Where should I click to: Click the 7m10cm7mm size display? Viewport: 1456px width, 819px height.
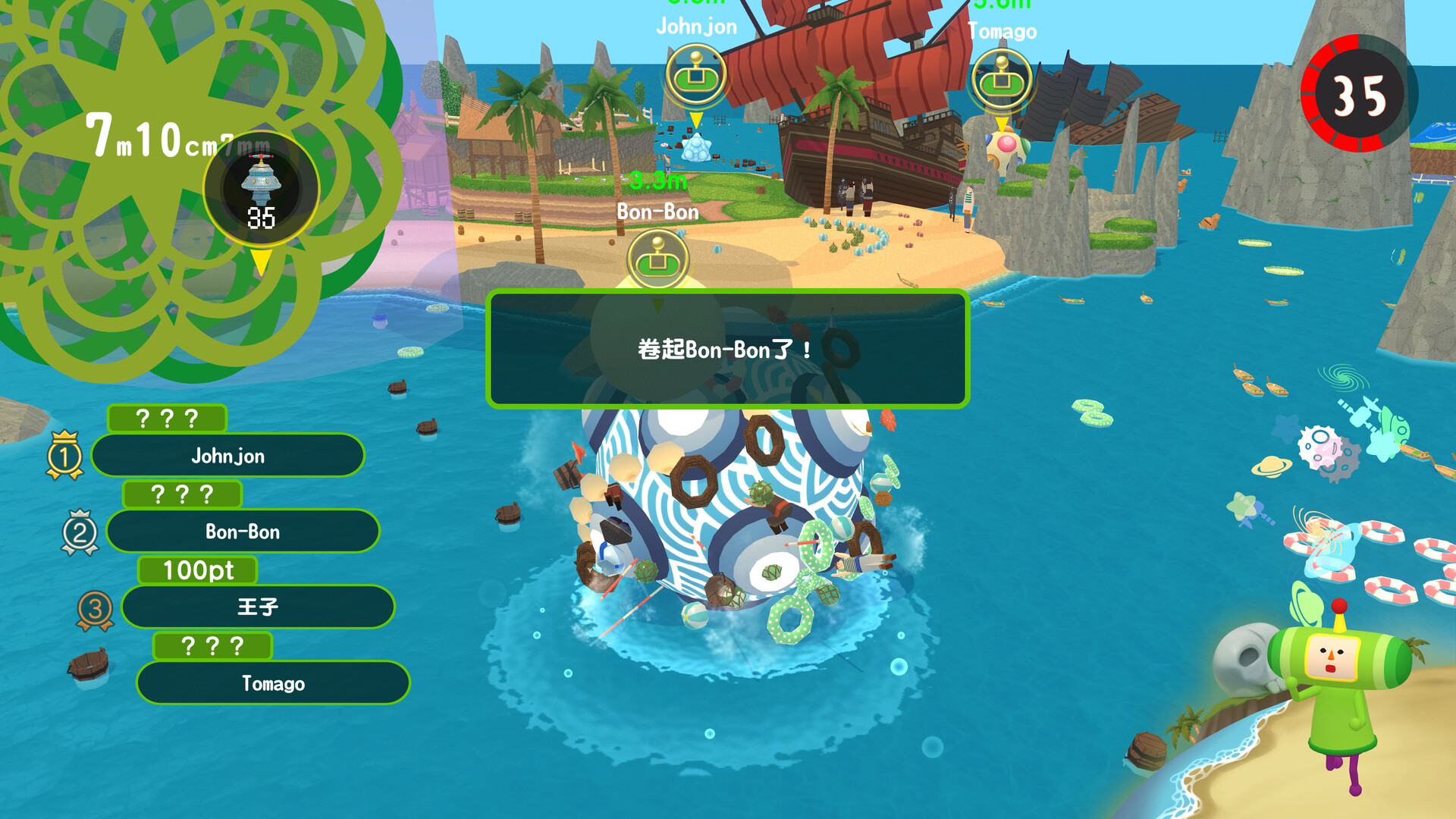click(x=174, y=135)
